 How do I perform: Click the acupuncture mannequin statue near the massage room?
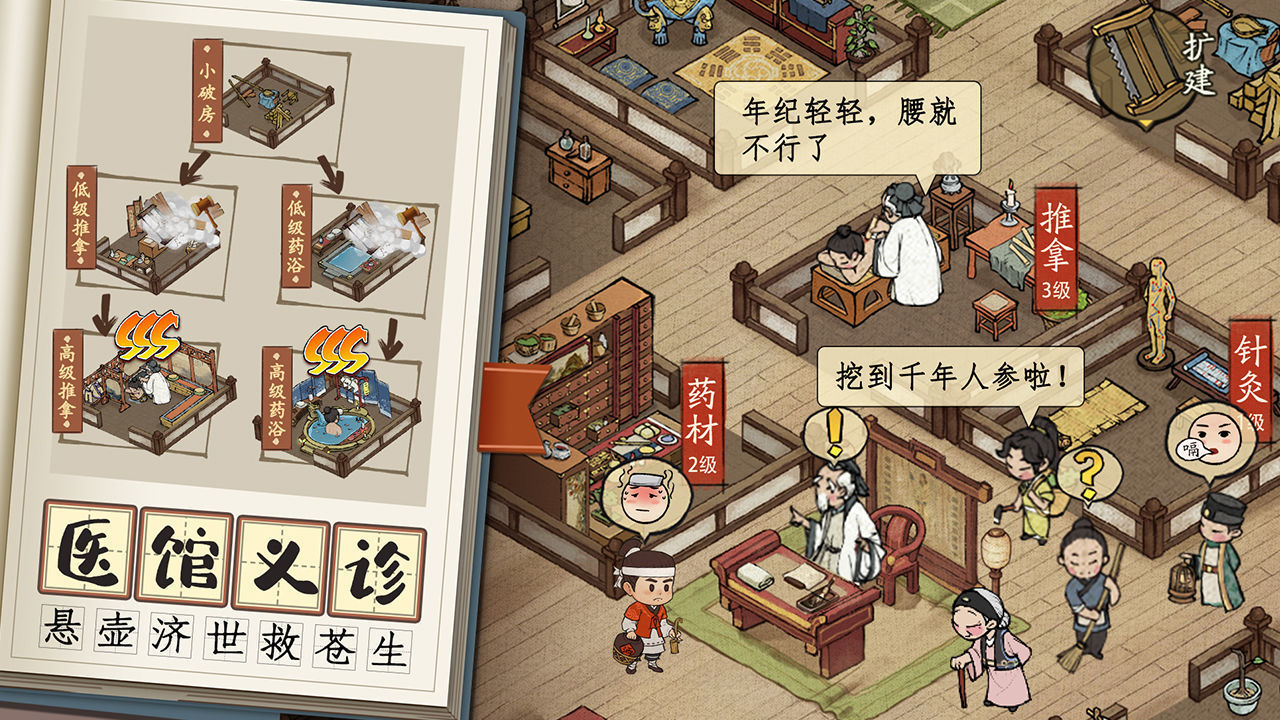1156,310
